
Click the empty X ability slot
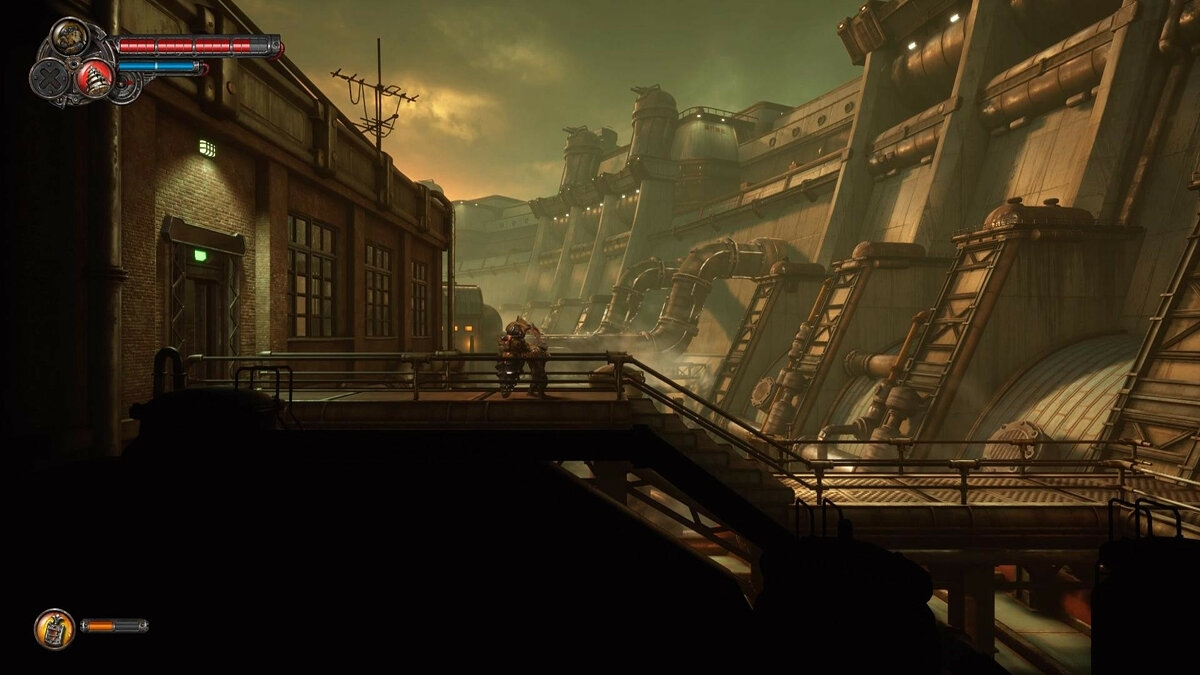click(x=47, y=78)
